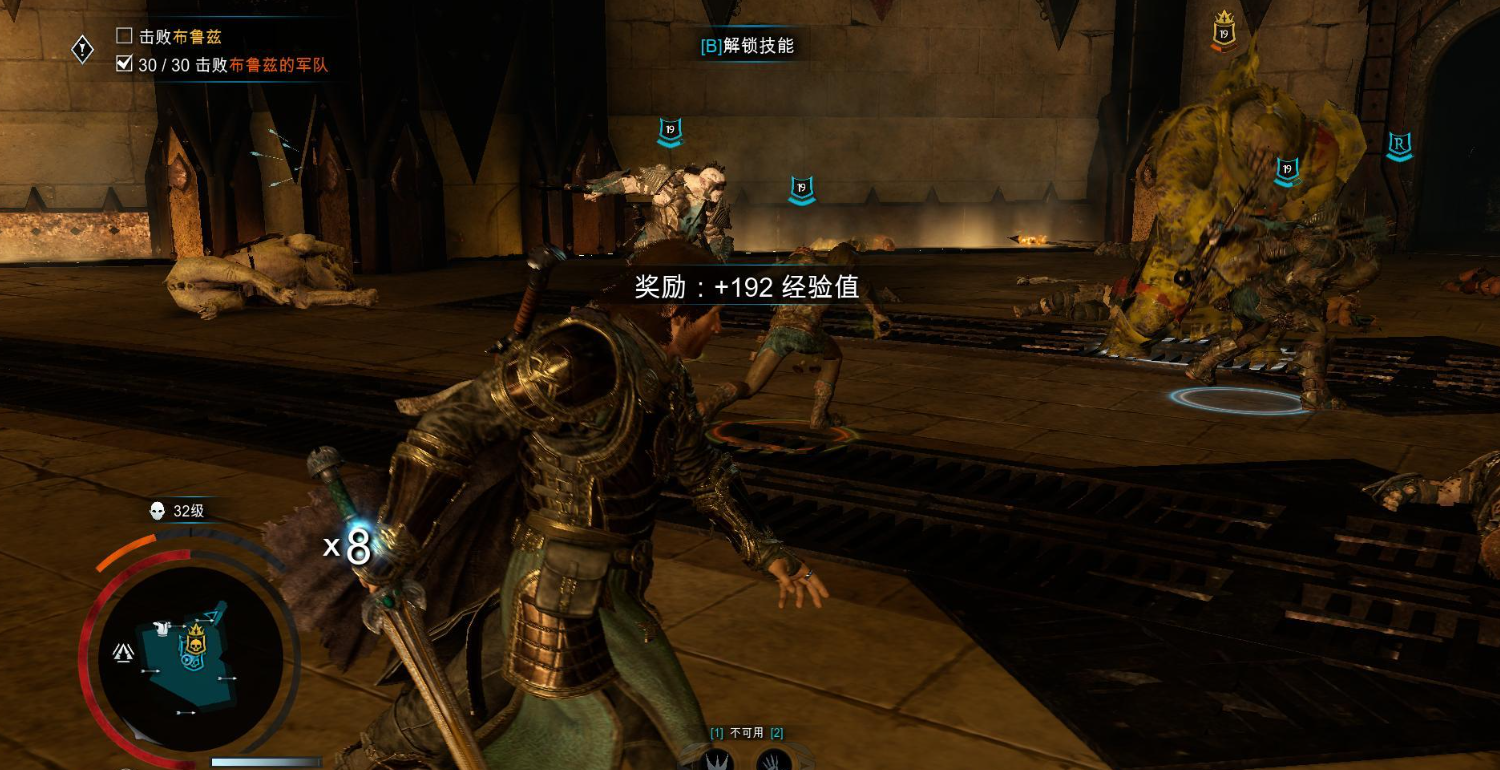Open the circular minimap
This screenshot has width=1500, height=770.
[190, 658]
